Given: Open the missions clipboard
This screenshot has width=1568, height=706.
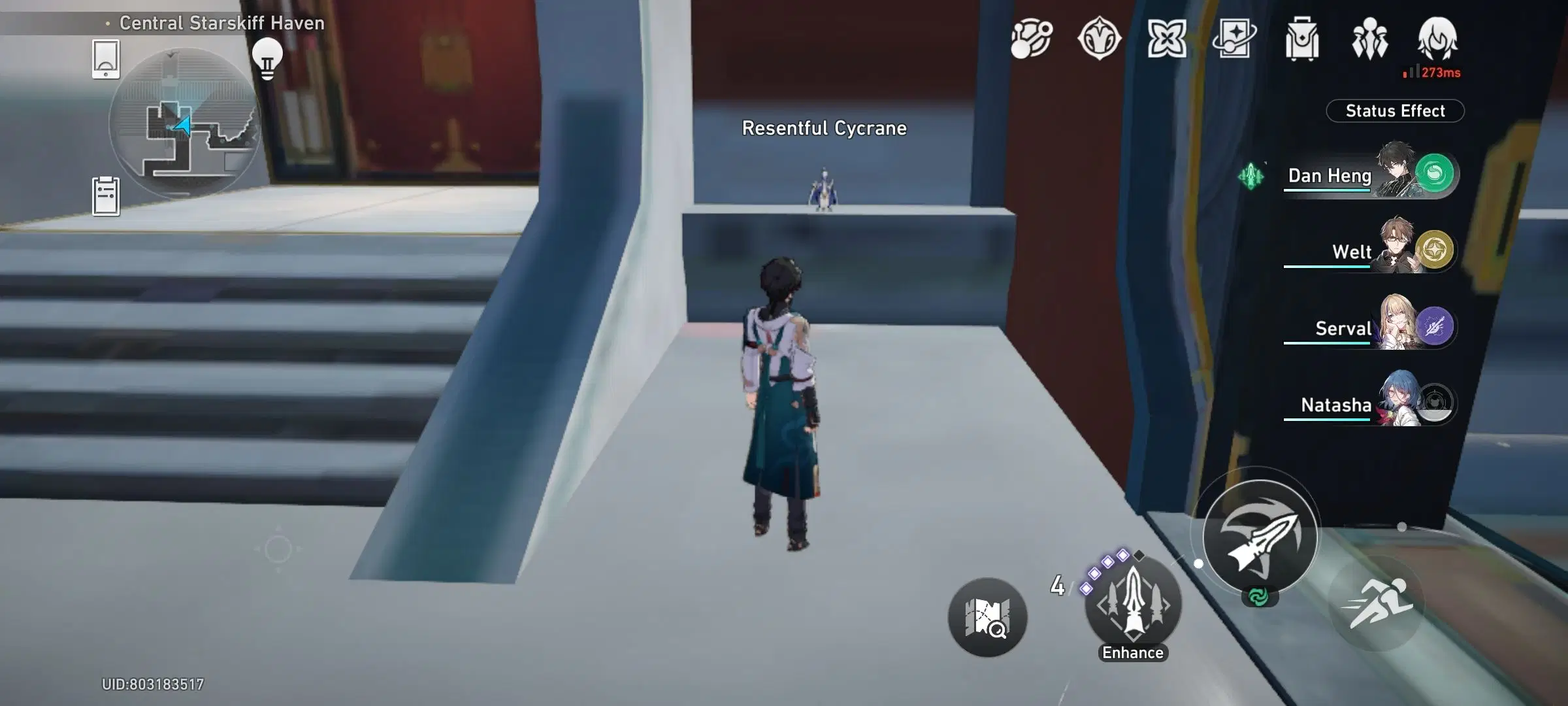Looking at the screenshot, I should [x=105, y=193].
